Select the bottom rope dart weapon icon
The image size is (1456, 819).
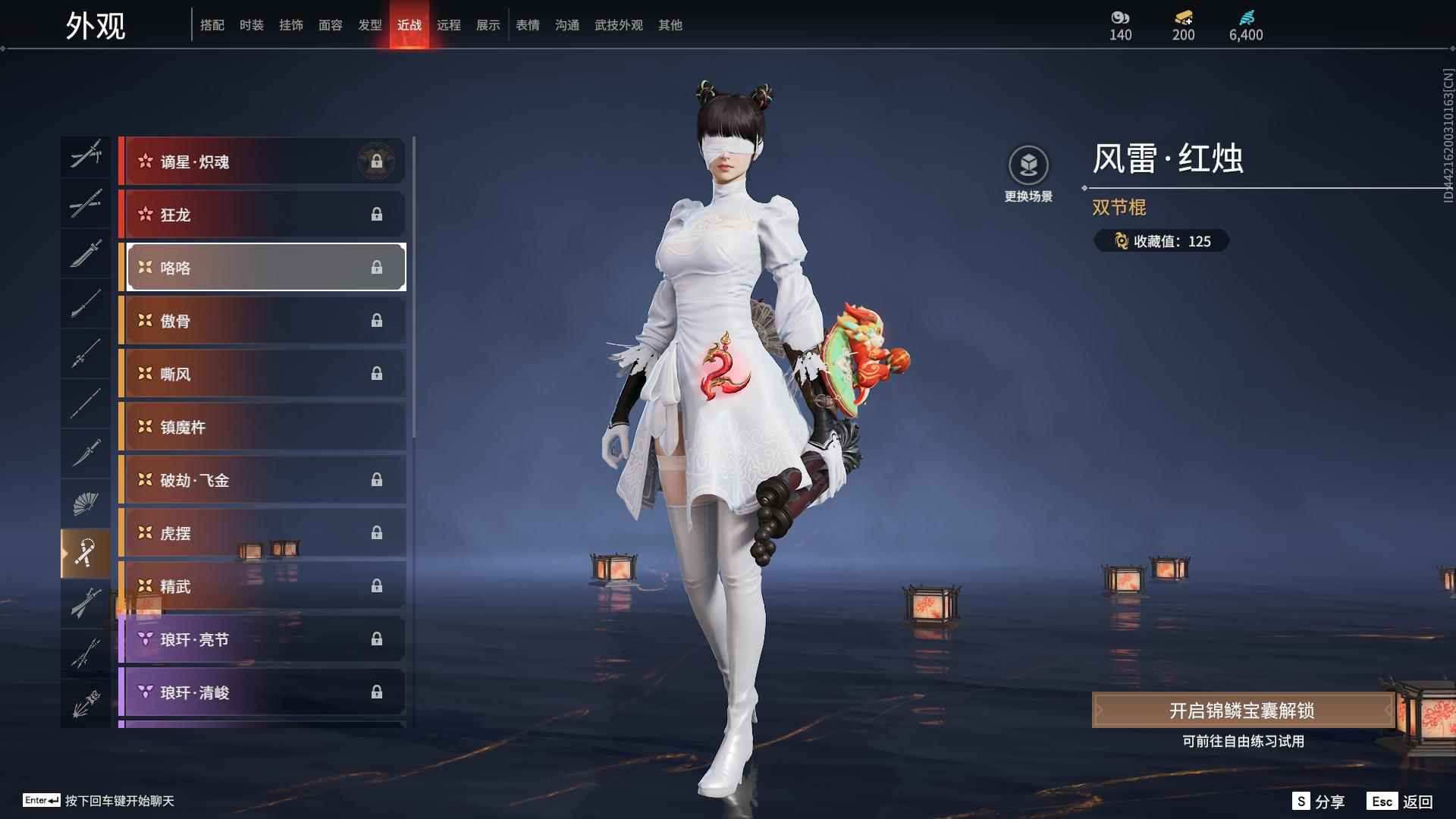point(86,701)
